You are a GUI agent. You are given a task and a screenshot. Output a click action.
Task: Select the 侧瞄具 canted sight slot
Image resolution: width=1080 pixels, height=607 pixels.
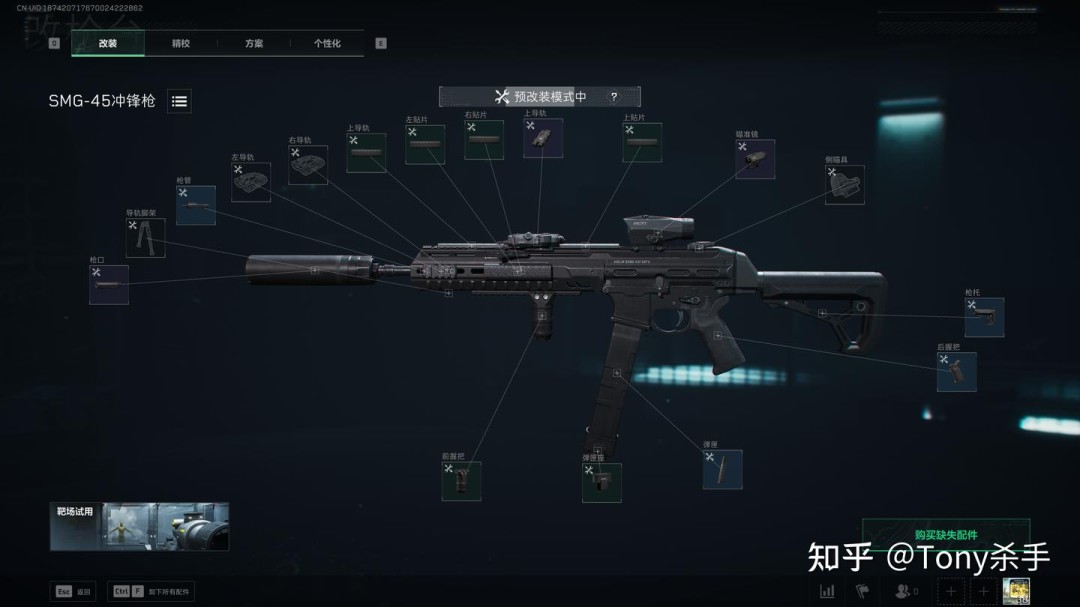click(845, 185)
